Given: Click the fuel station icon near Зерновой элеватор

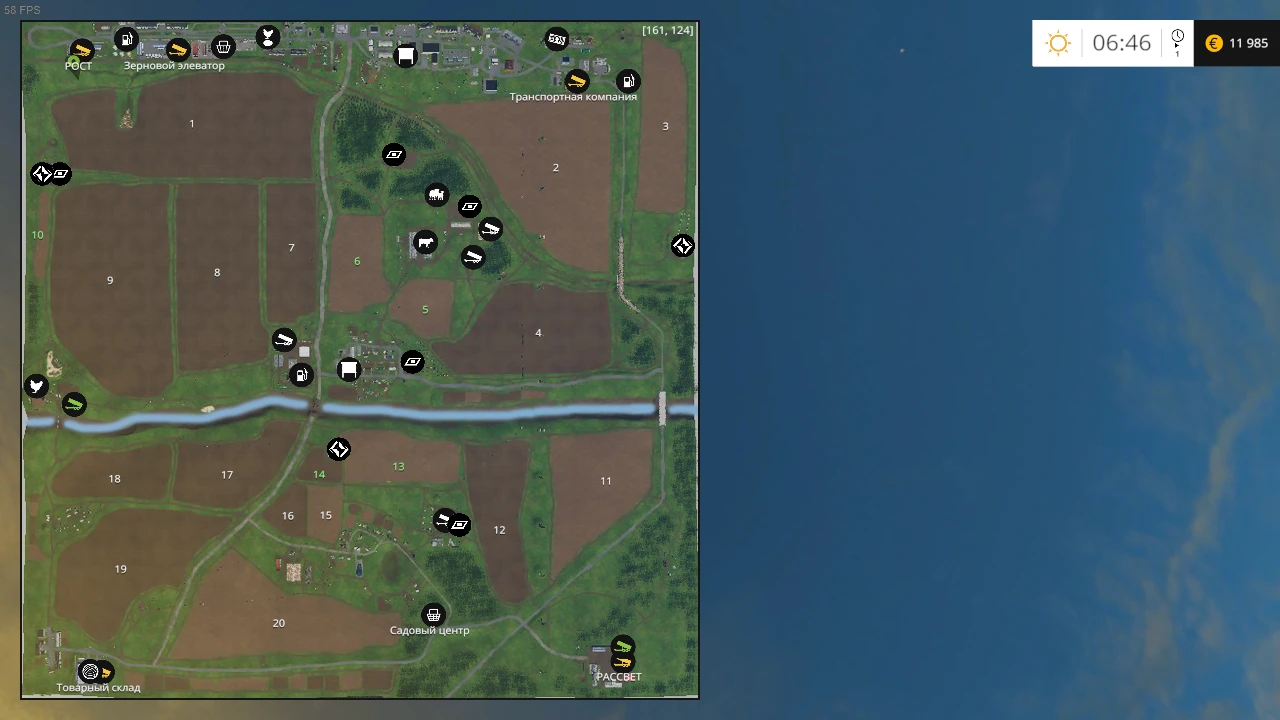Looking at the screenshot, I should 127,40.
